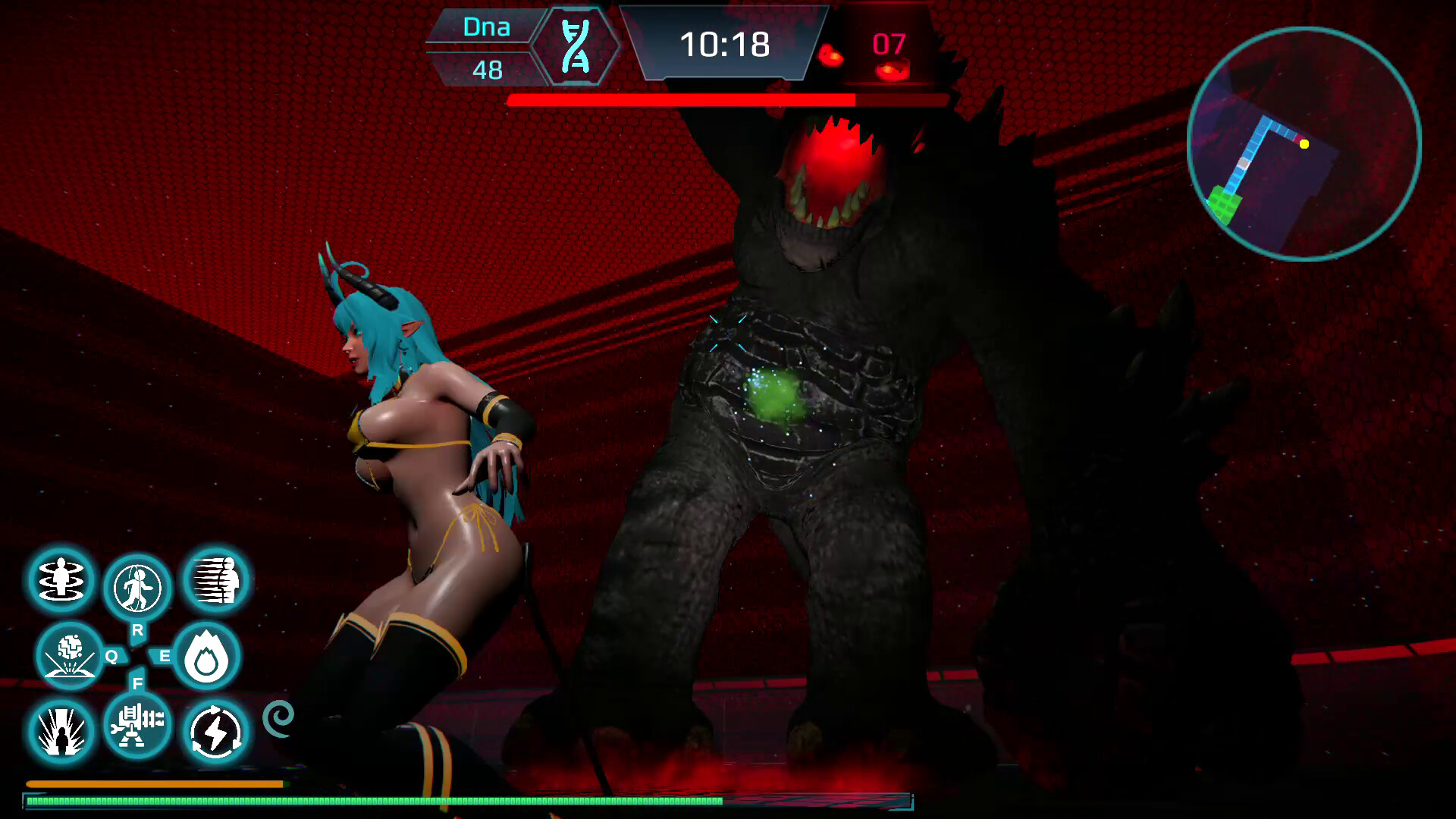Click the 10:18 mission timer

click(x=726, y=45)
